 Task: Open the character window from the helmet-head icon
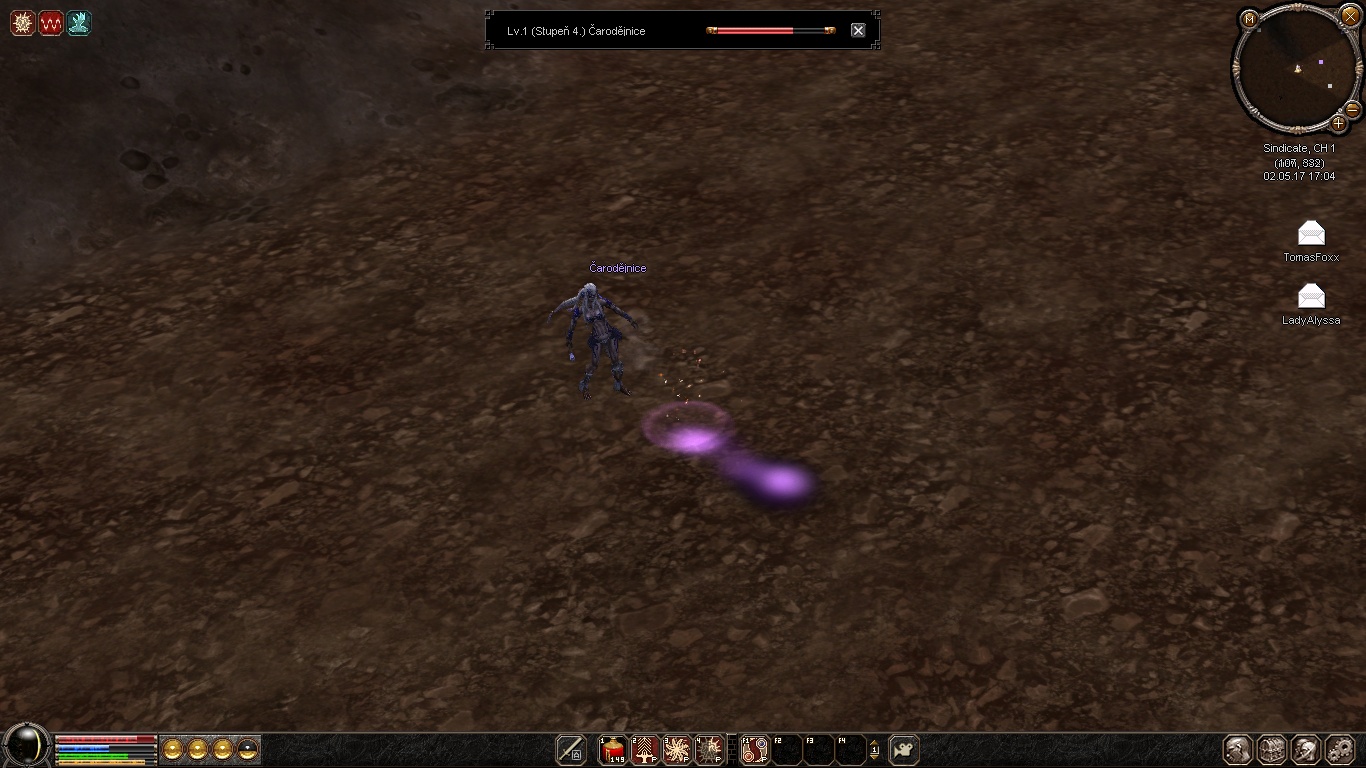pos(1239,749)
